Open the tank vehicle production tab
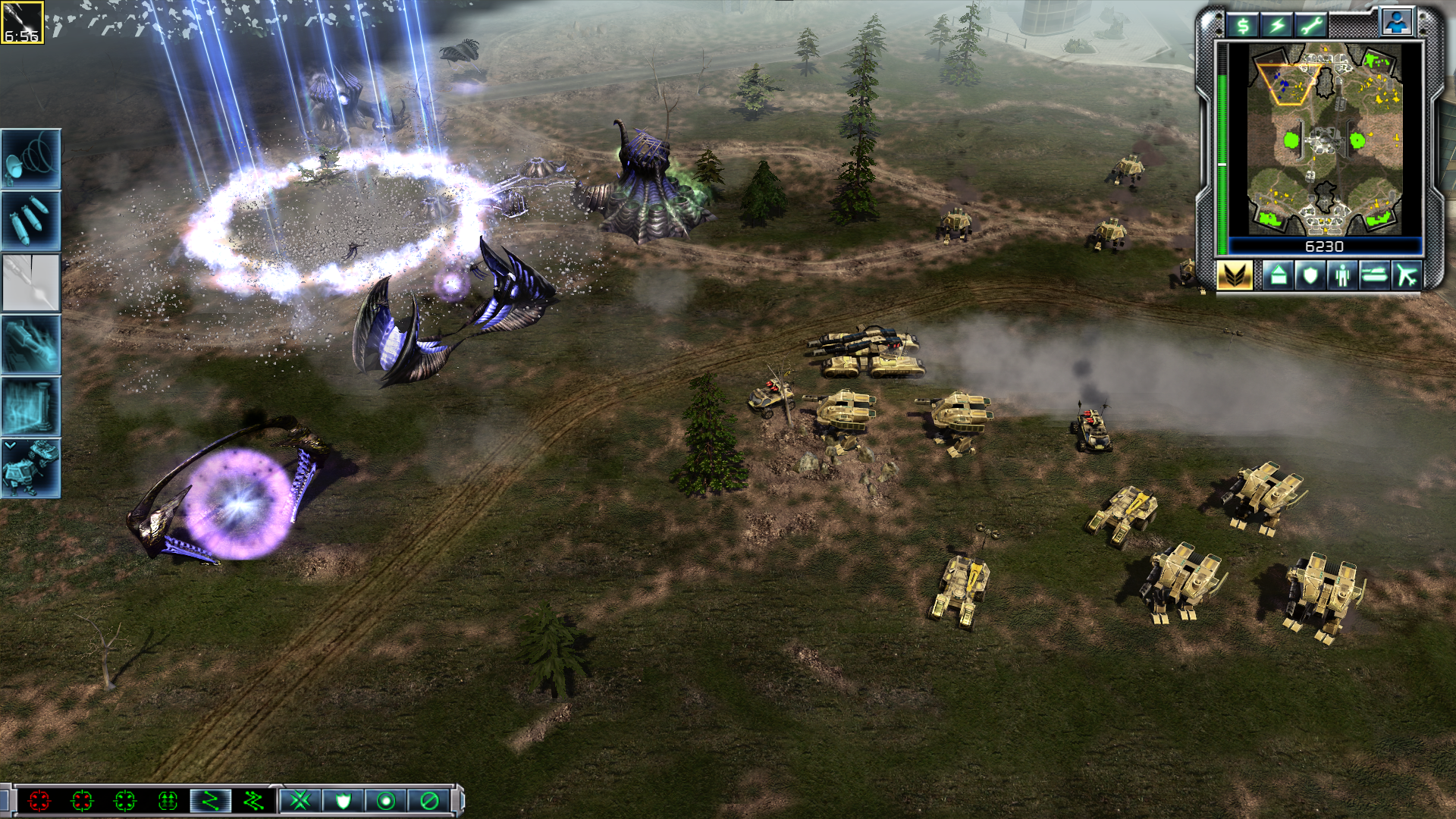The width and height of the screenshot is (1456, 819). (x=1374, y=275)
